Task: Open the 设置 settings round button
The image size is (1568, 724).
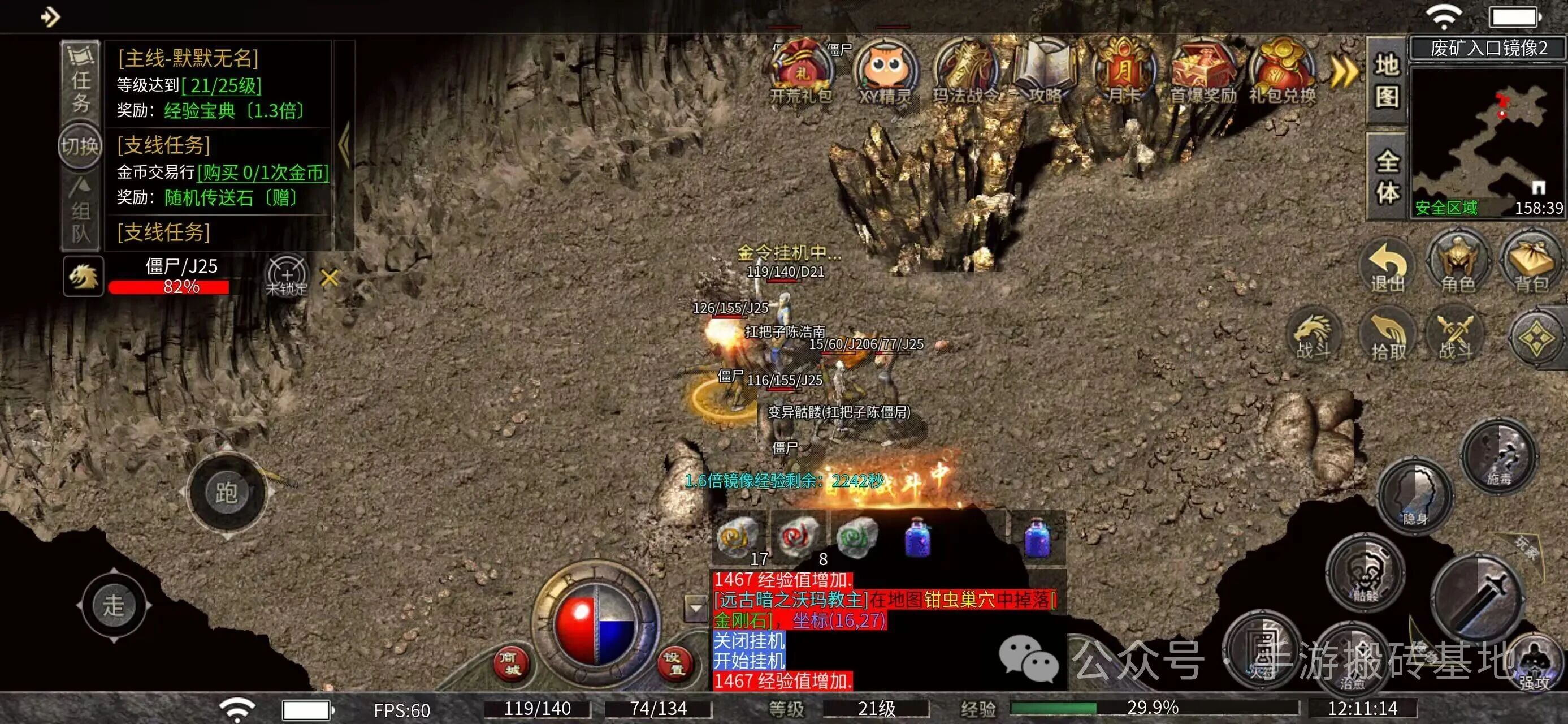Action: pos(674,662)
